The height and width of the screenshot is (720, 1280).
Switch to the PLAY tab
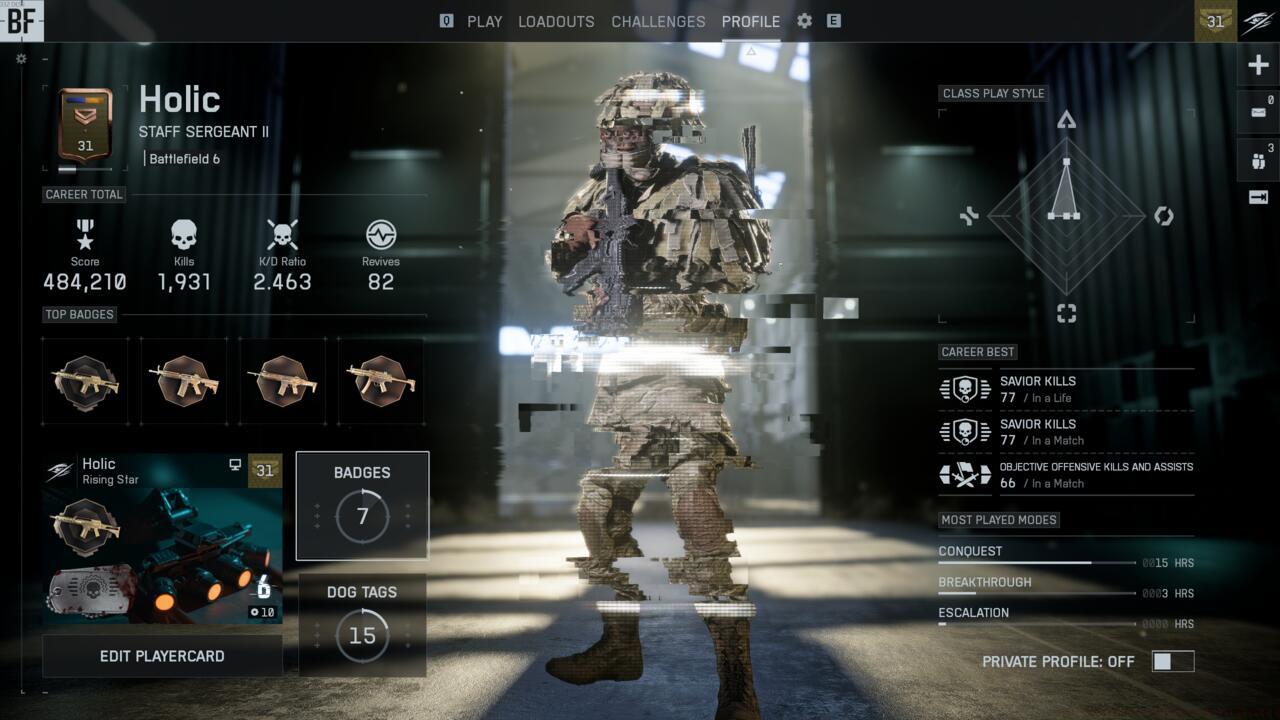485,21
